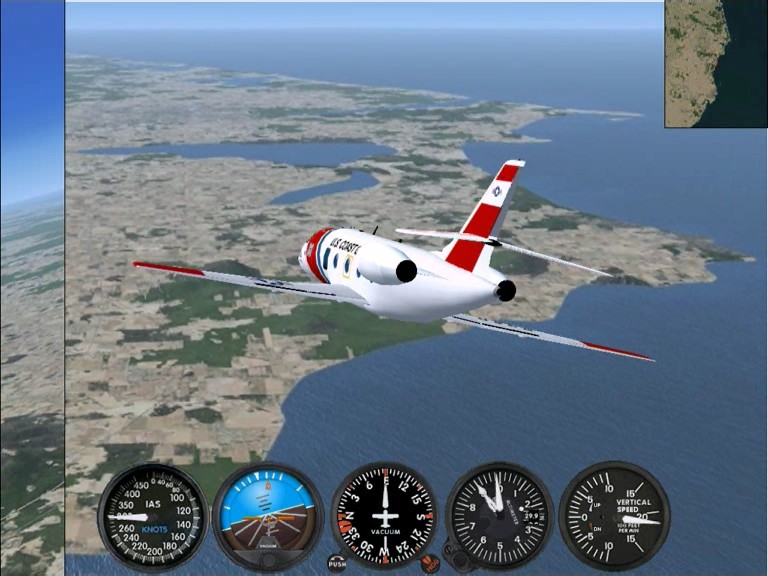
Task: Select the vacuum heading indicator dial
Action: point(384,514)
